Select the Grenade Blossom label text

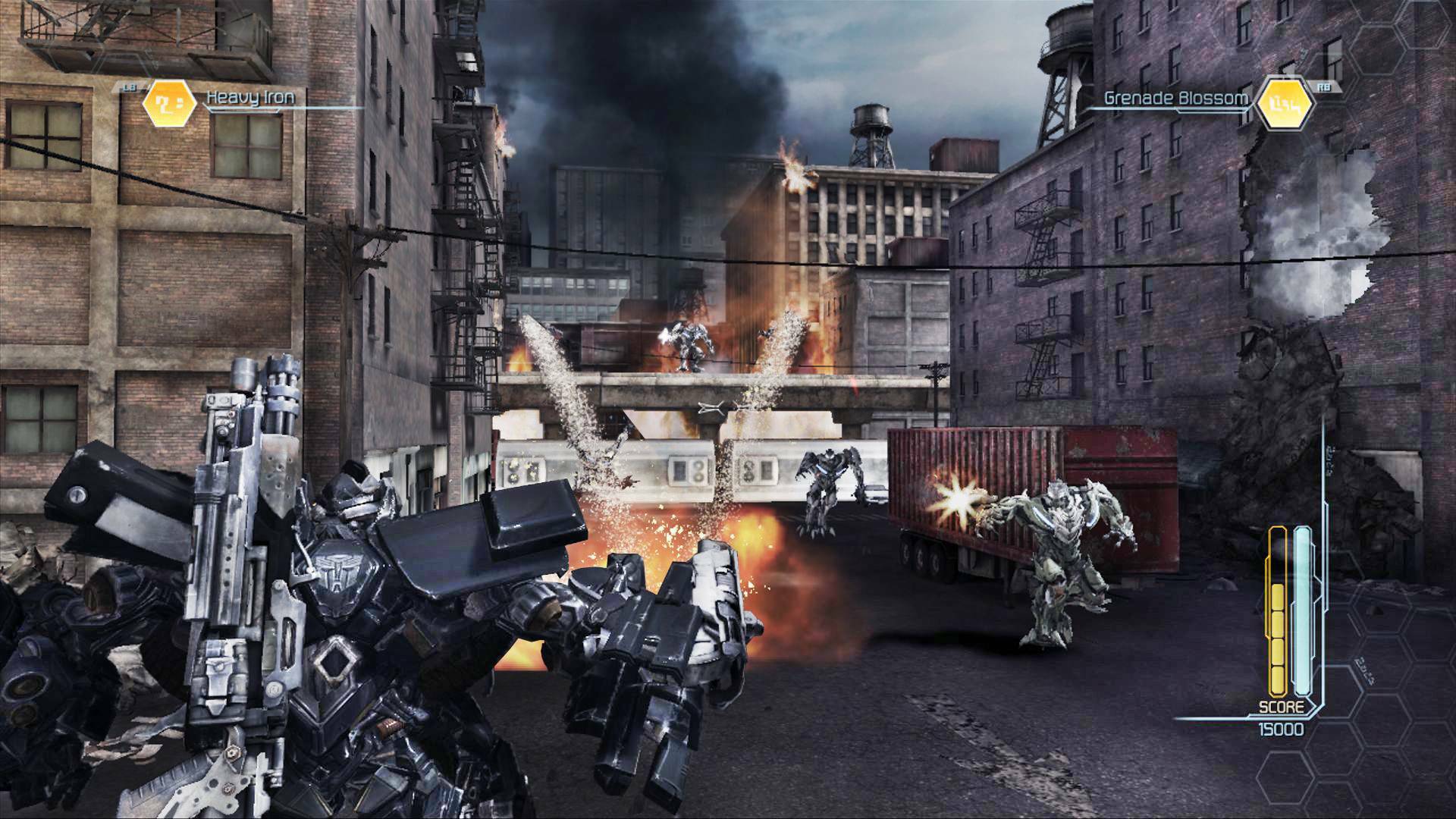(x=1175, y=97)
